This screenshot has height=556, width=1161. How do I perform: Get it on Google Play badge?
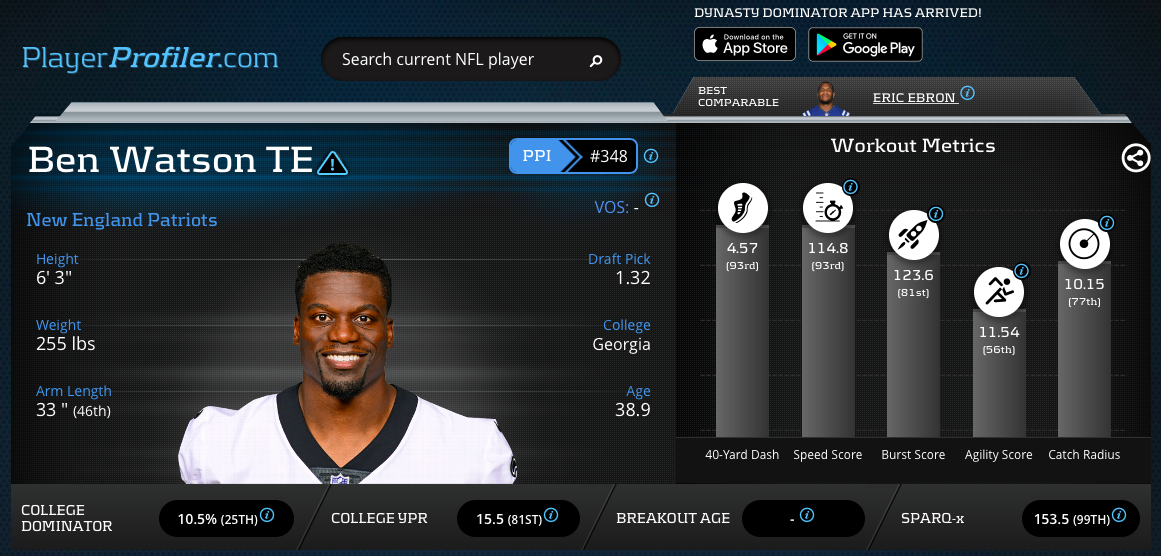(x=865, y=44)
